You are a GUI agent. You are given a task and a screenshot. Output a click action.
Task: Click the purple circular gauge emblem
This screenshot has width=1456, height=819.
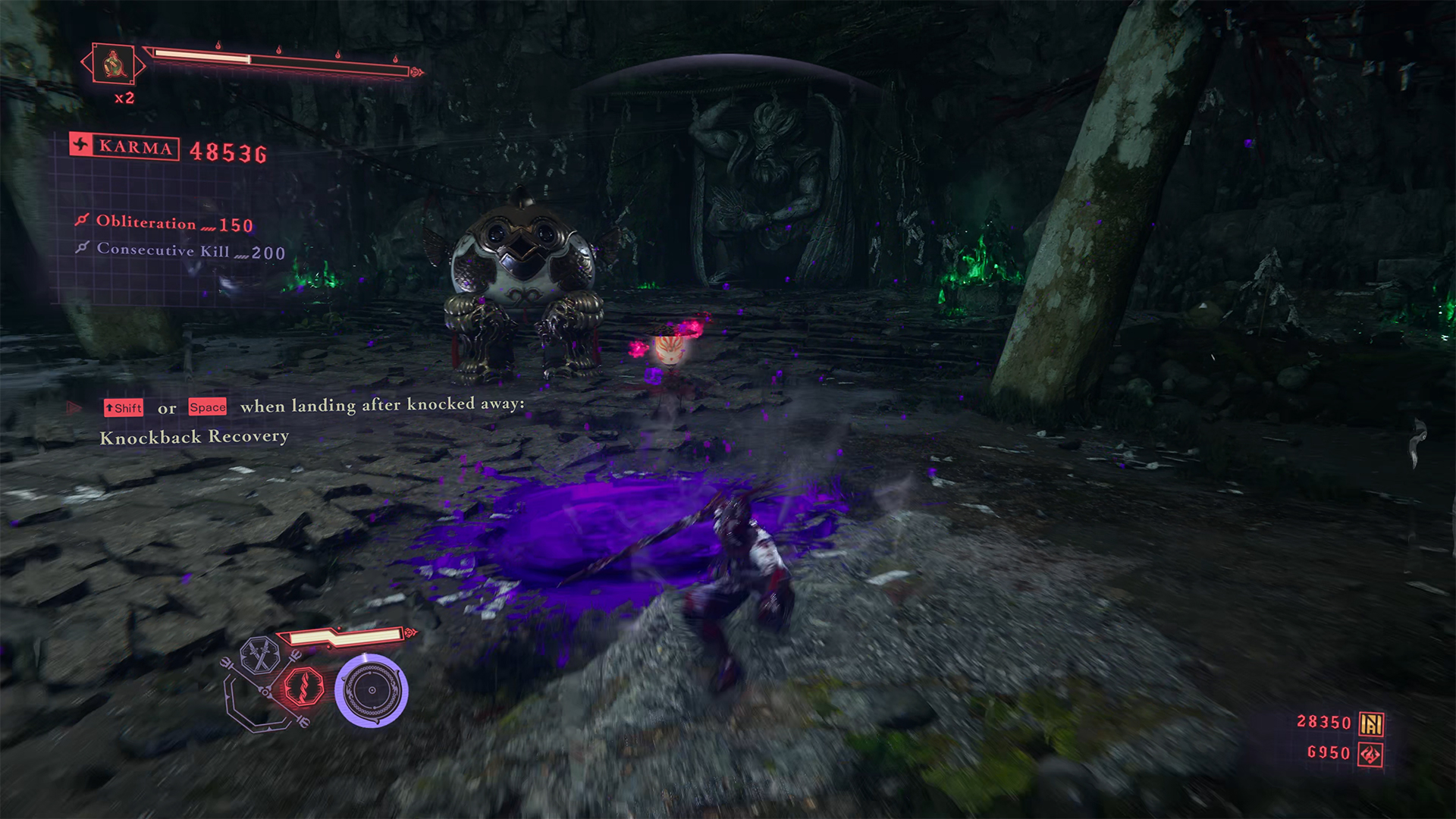(372, 690)
